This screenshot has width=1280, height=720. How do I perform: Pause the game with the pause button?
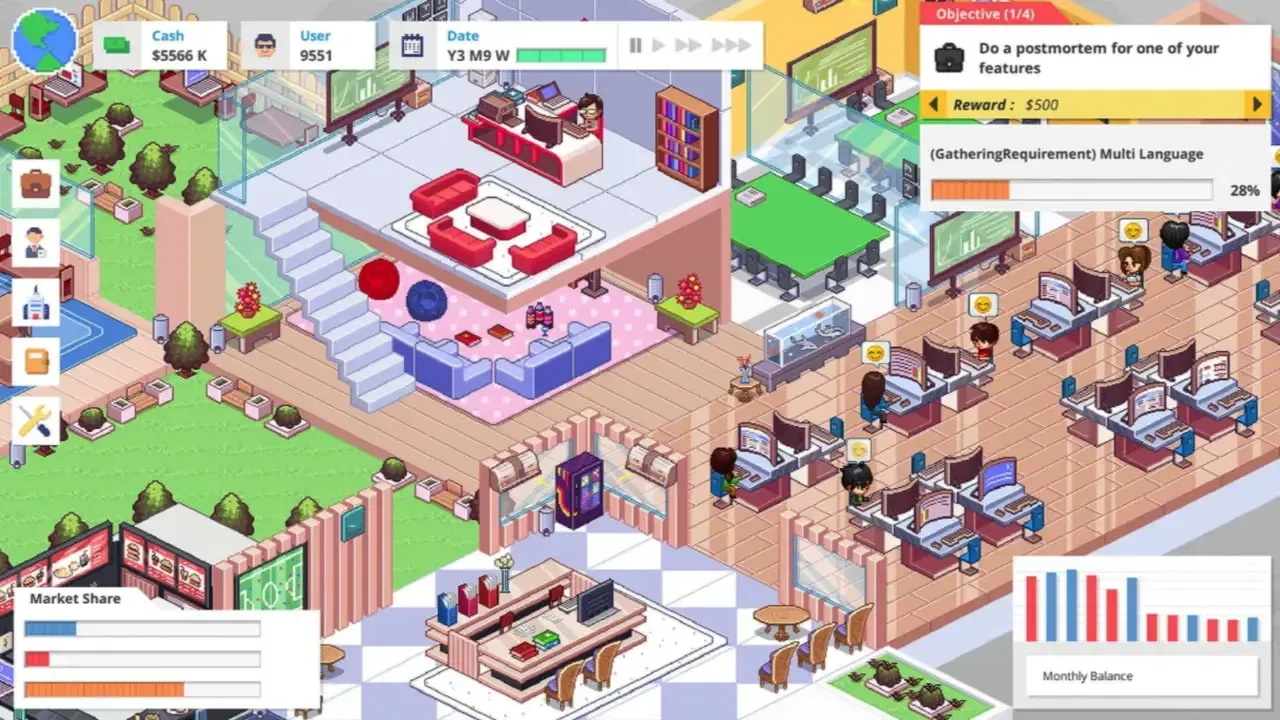pyautogui.click(x=636, y=45)
